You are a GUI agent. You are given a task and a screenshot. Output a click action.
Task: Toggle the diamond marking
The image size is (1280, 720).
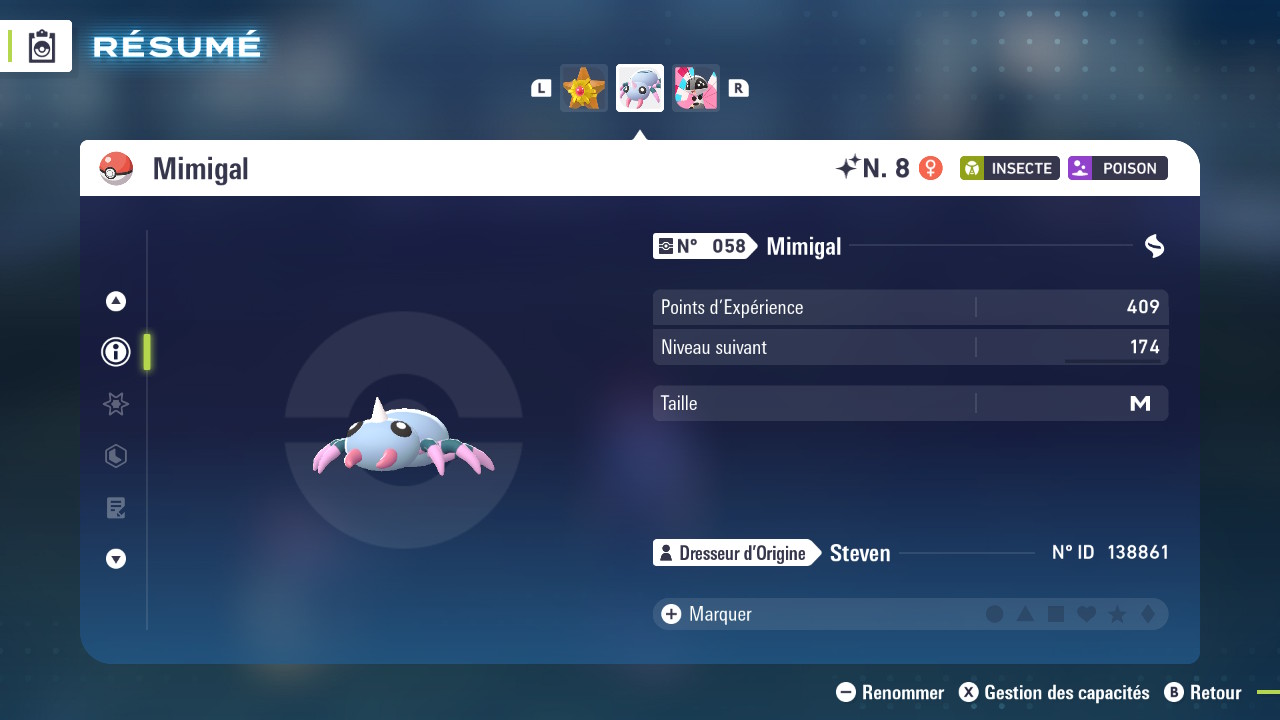(x=1148, y=614)
